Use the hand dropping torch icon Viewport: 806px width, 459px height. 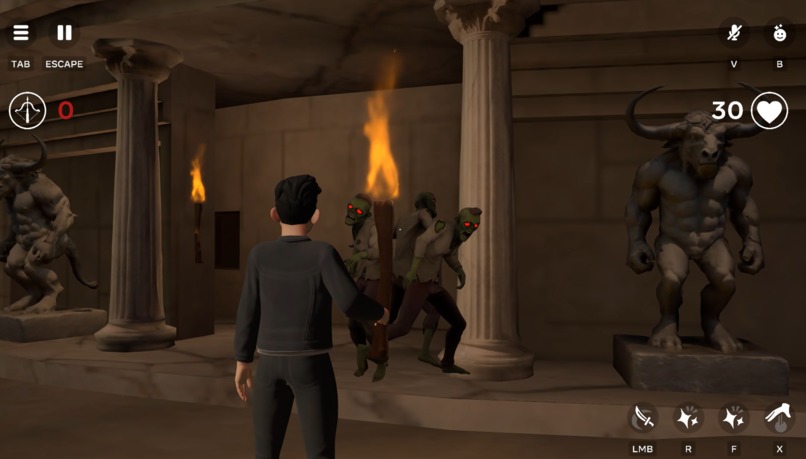pyautogui.click(x=780, y=418)
